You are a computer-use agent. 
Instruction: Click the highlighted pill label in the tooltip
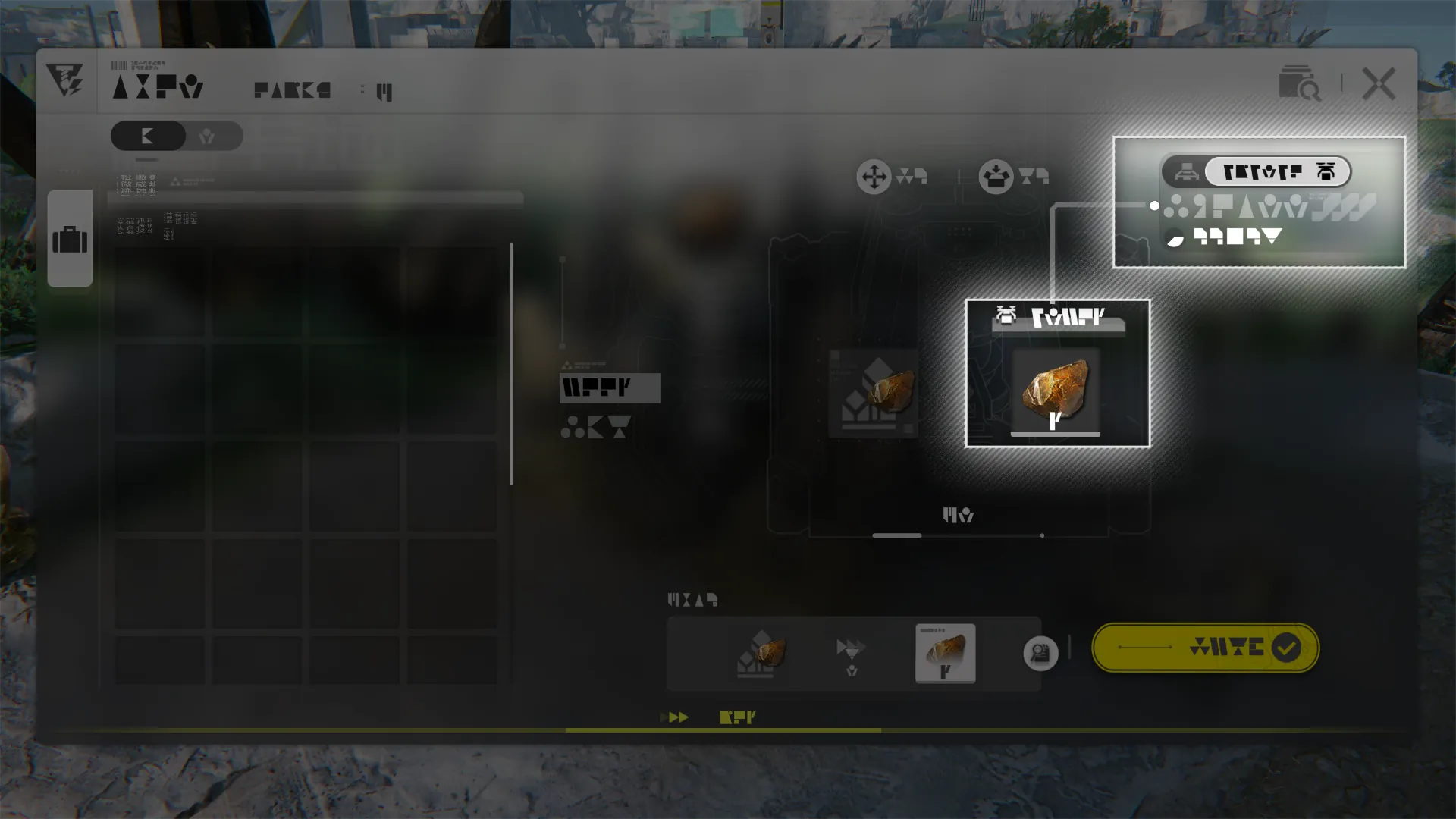coord(1277,172)
